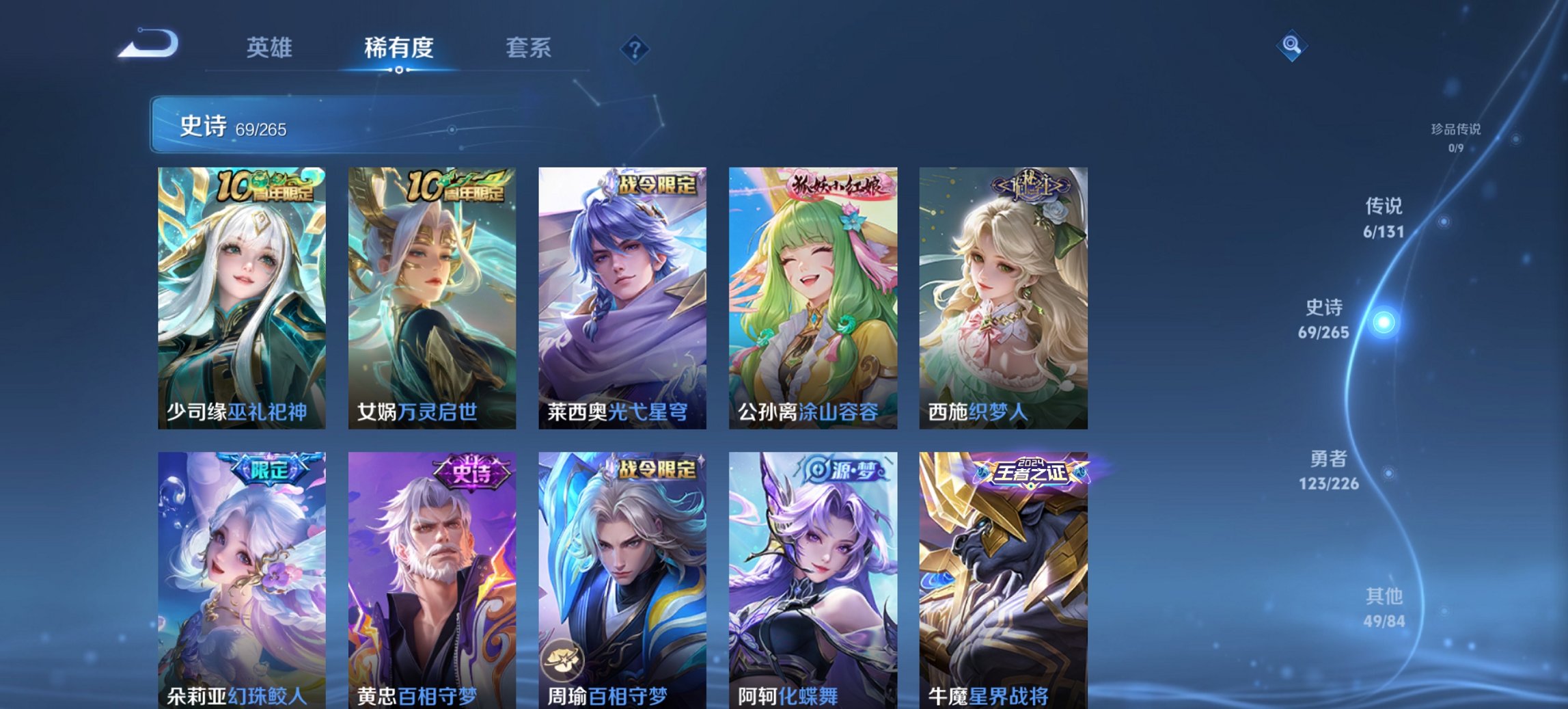Click the 史诗 69/265 header banner
Image resolution: width=1568 pixels, height=709 pixels.
pos(383,125)
